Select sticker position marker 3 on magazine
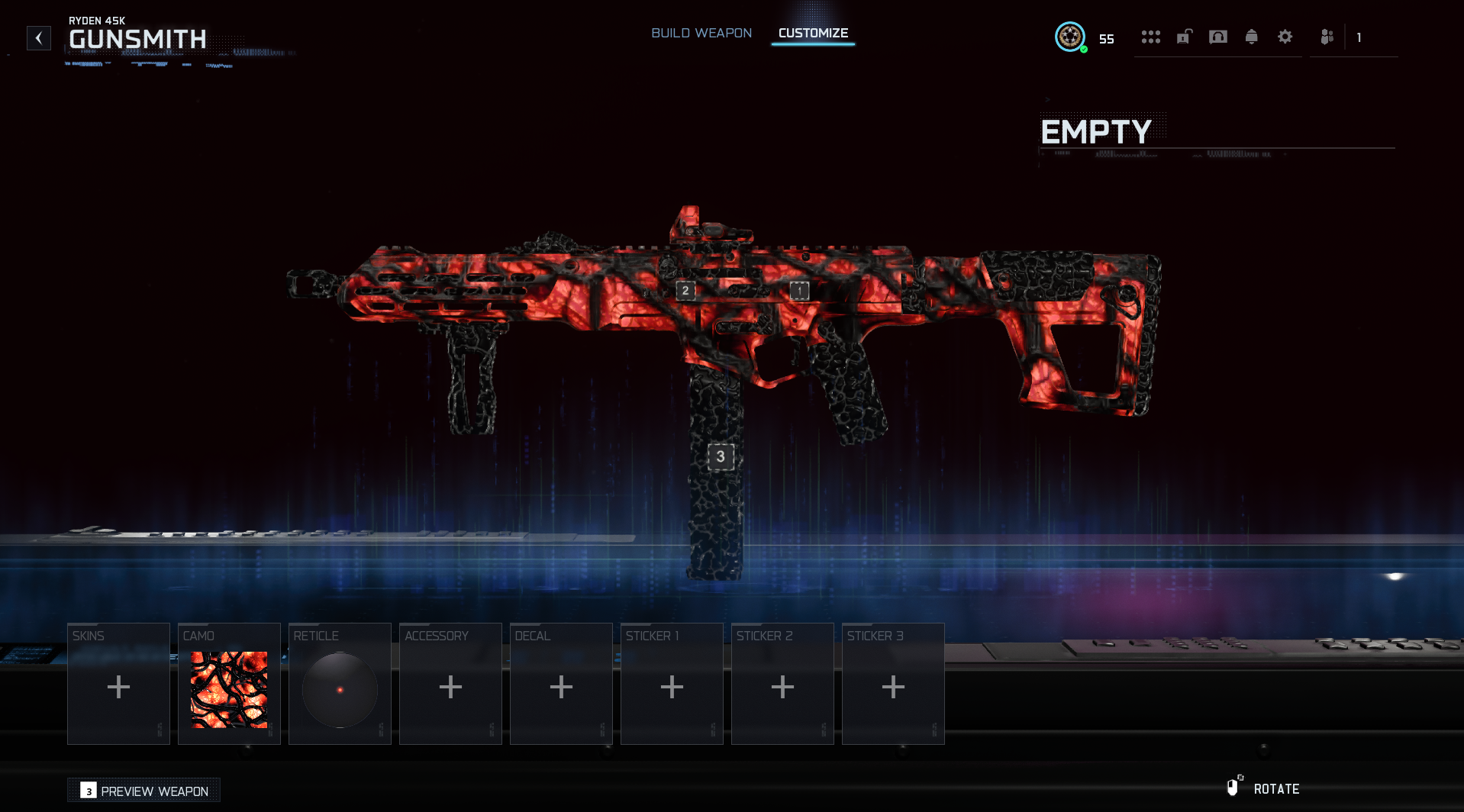 coord(721,456)
